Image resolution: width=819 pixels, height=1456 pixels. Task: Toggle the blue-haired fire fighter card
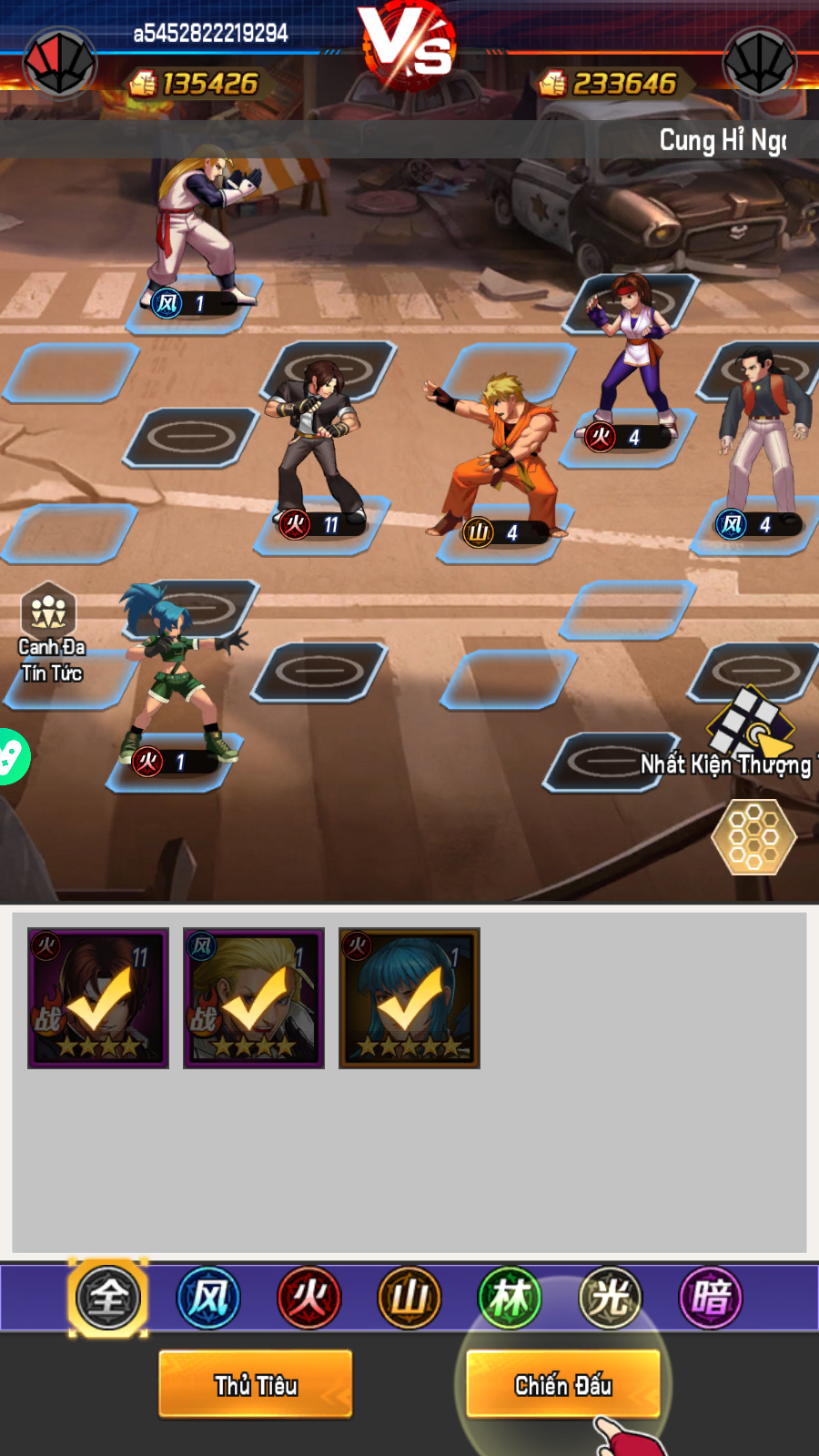pos(409,998)
